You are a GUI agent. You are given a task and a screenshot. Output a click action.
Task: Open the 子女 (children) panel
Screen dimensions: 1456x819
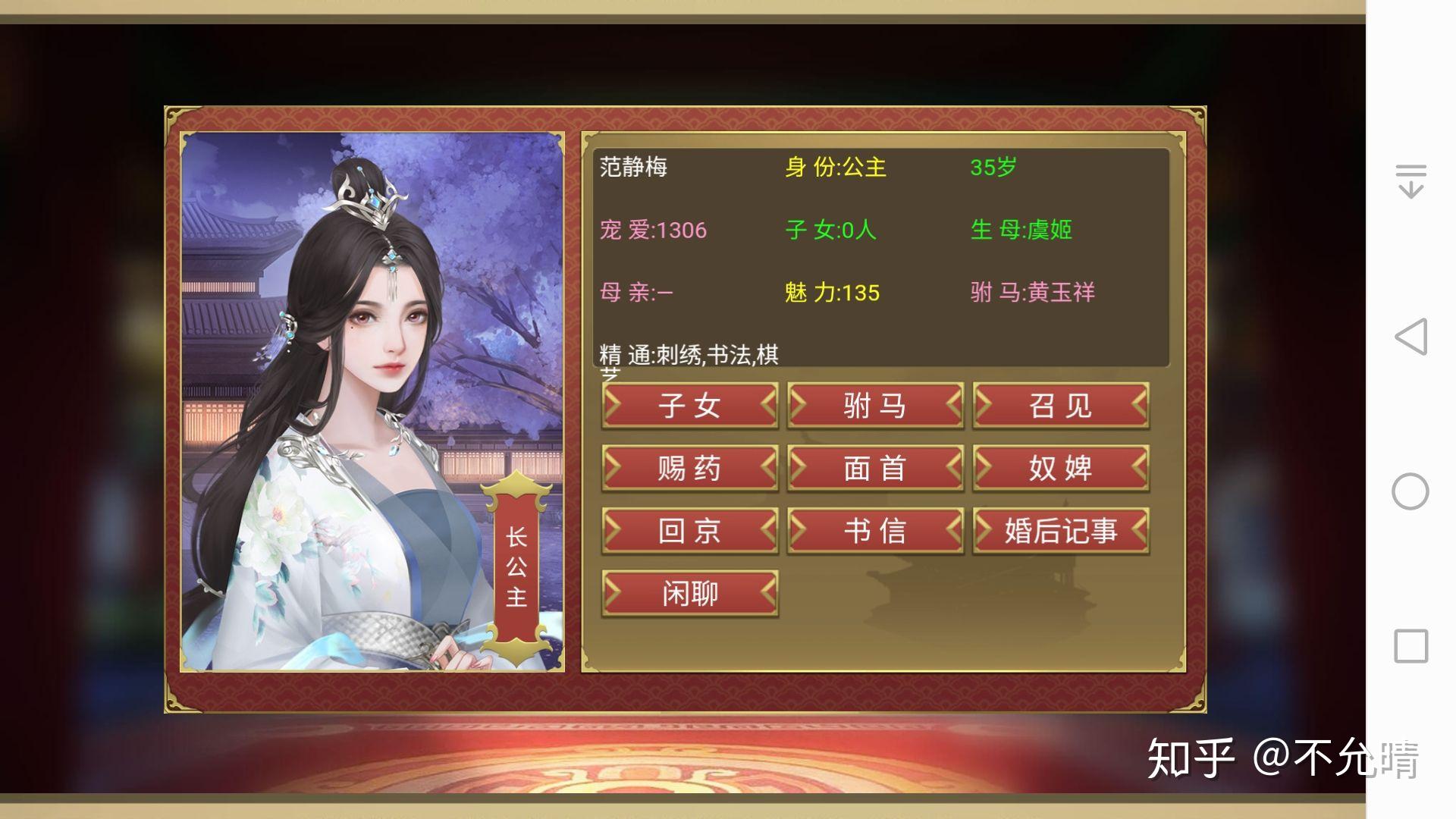point(690,406)
